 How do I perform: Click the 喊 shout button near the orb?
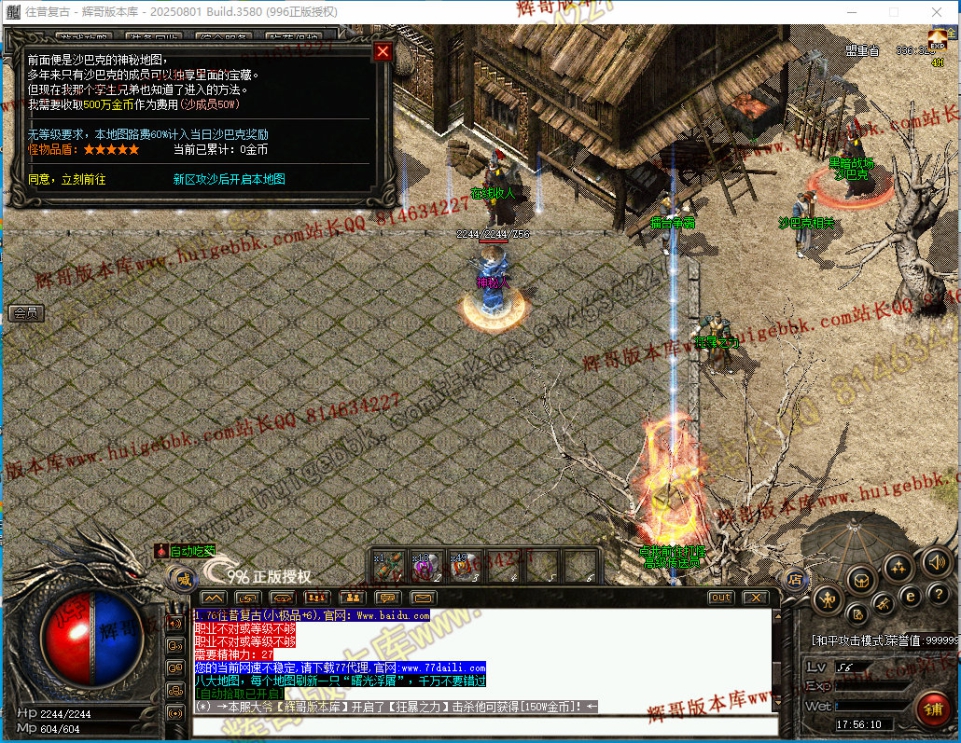[x=183, y=577]
